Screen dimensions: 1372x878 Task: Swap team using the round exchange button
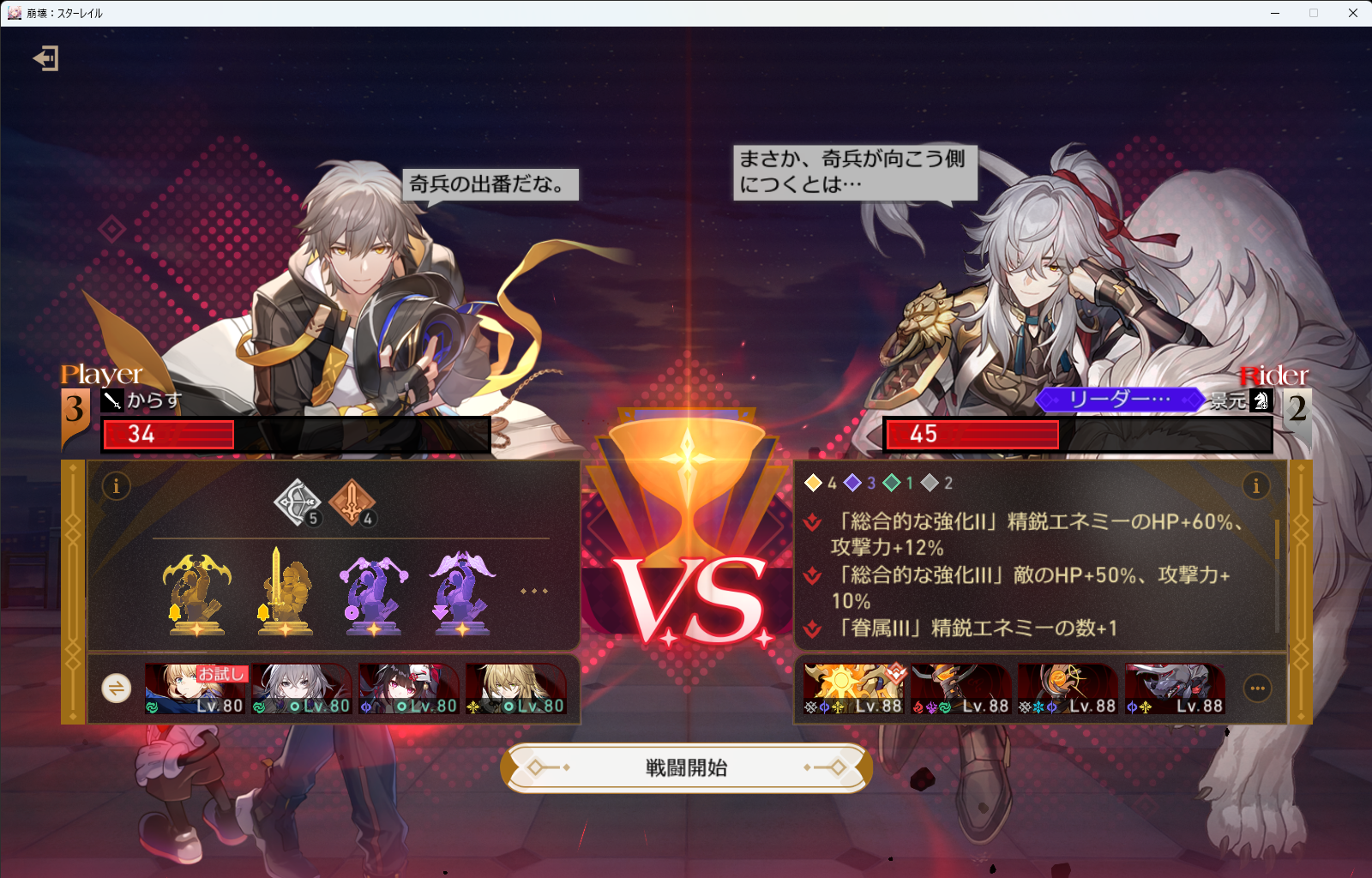117,688
